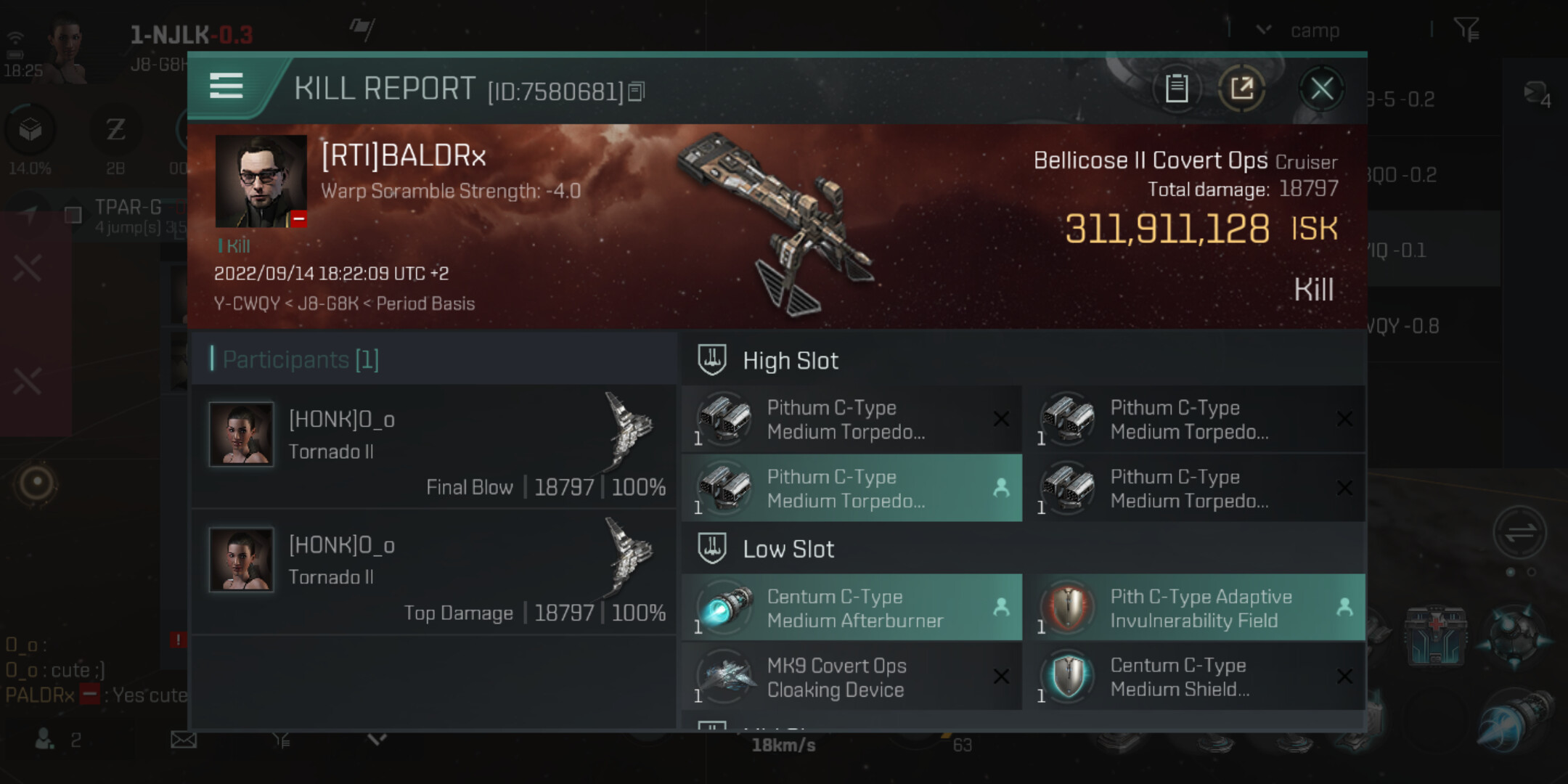Viewport: 1568px width, 784px height.
Task: Close the Kill Report window
Action: point(1321,89)
